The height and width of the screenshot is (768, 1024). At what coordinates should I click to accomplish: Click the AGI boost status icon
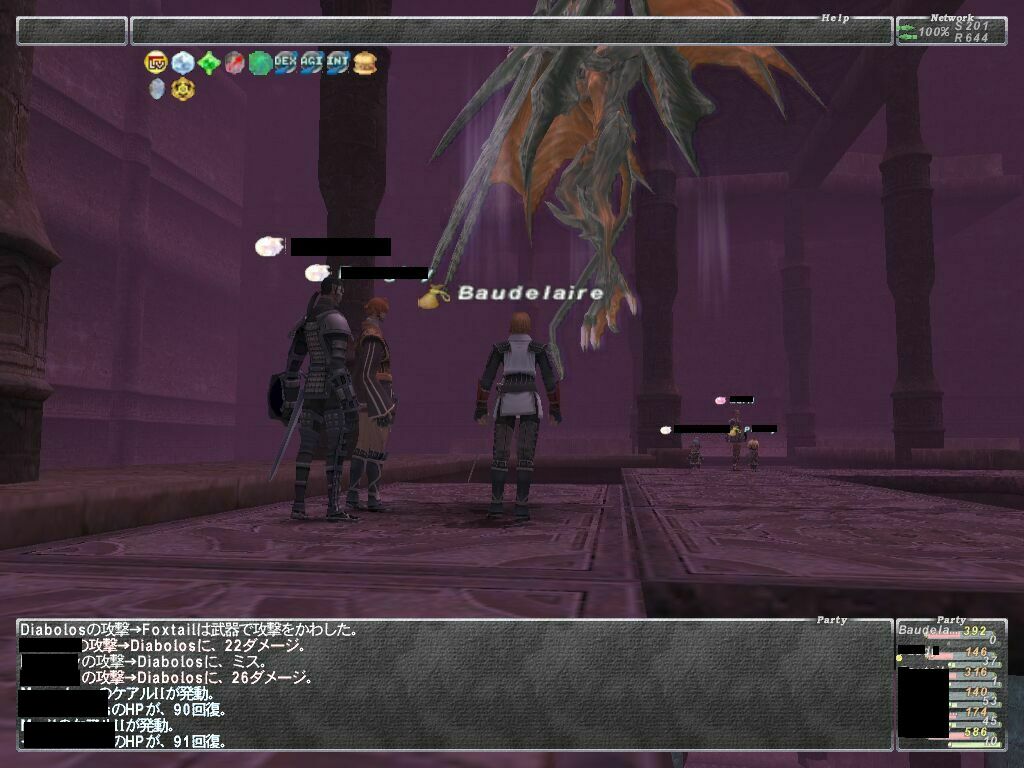click(312, 62)
